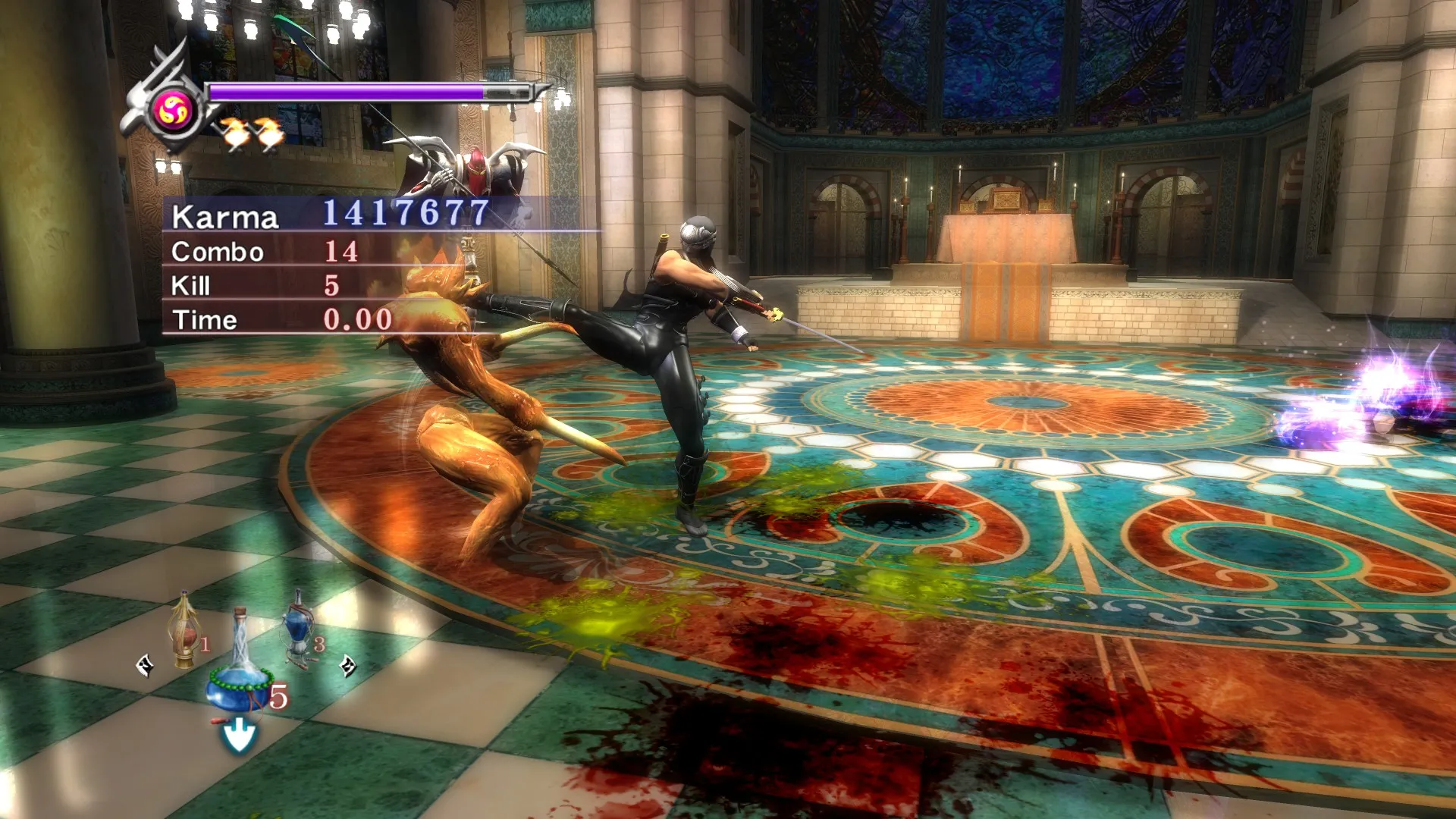Click the white down-arrow use indicator

[x=239, y=736]
